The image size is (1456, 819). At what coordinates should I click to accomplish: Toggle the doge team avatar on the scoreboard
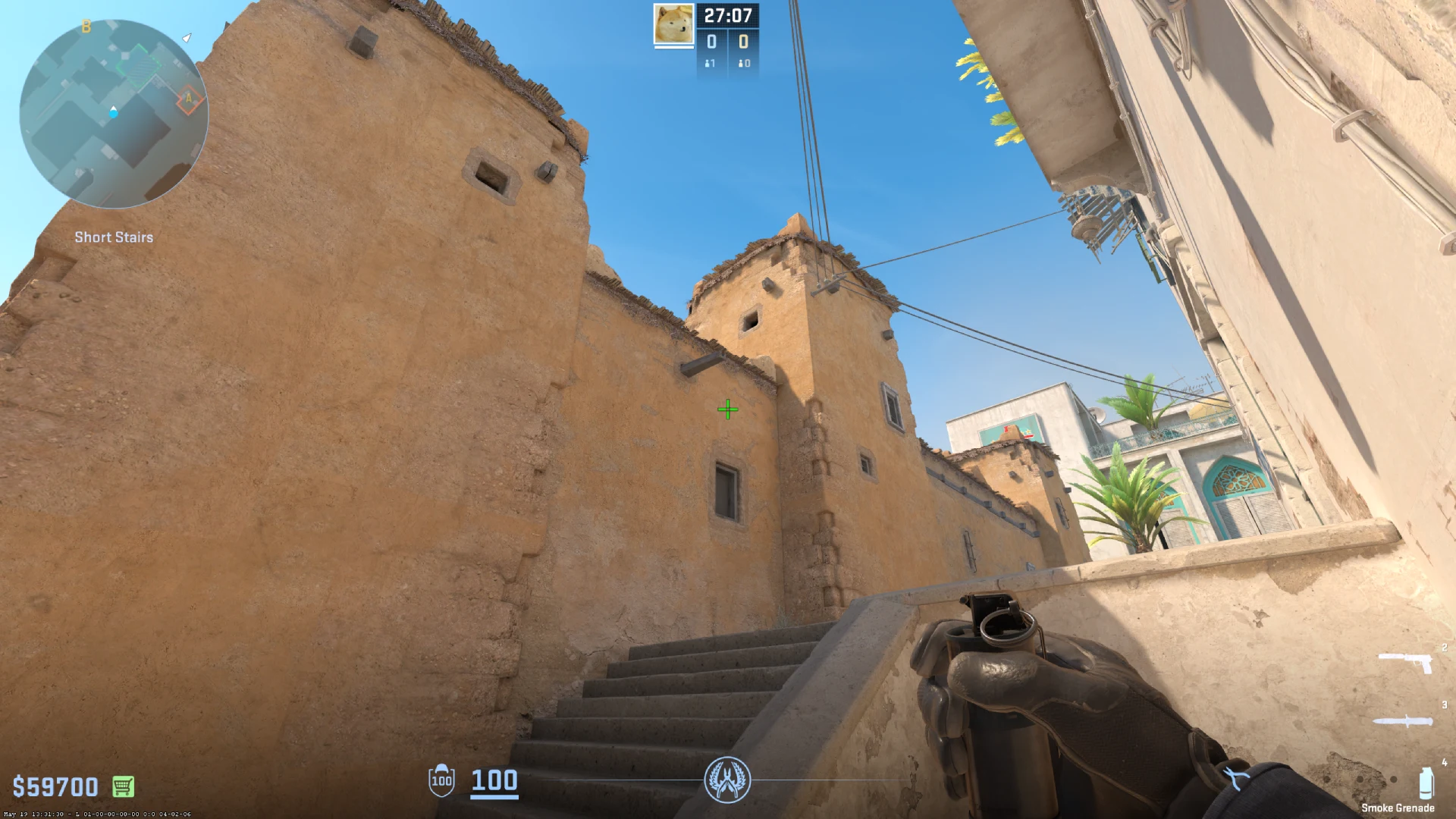(x=673, y=24)
